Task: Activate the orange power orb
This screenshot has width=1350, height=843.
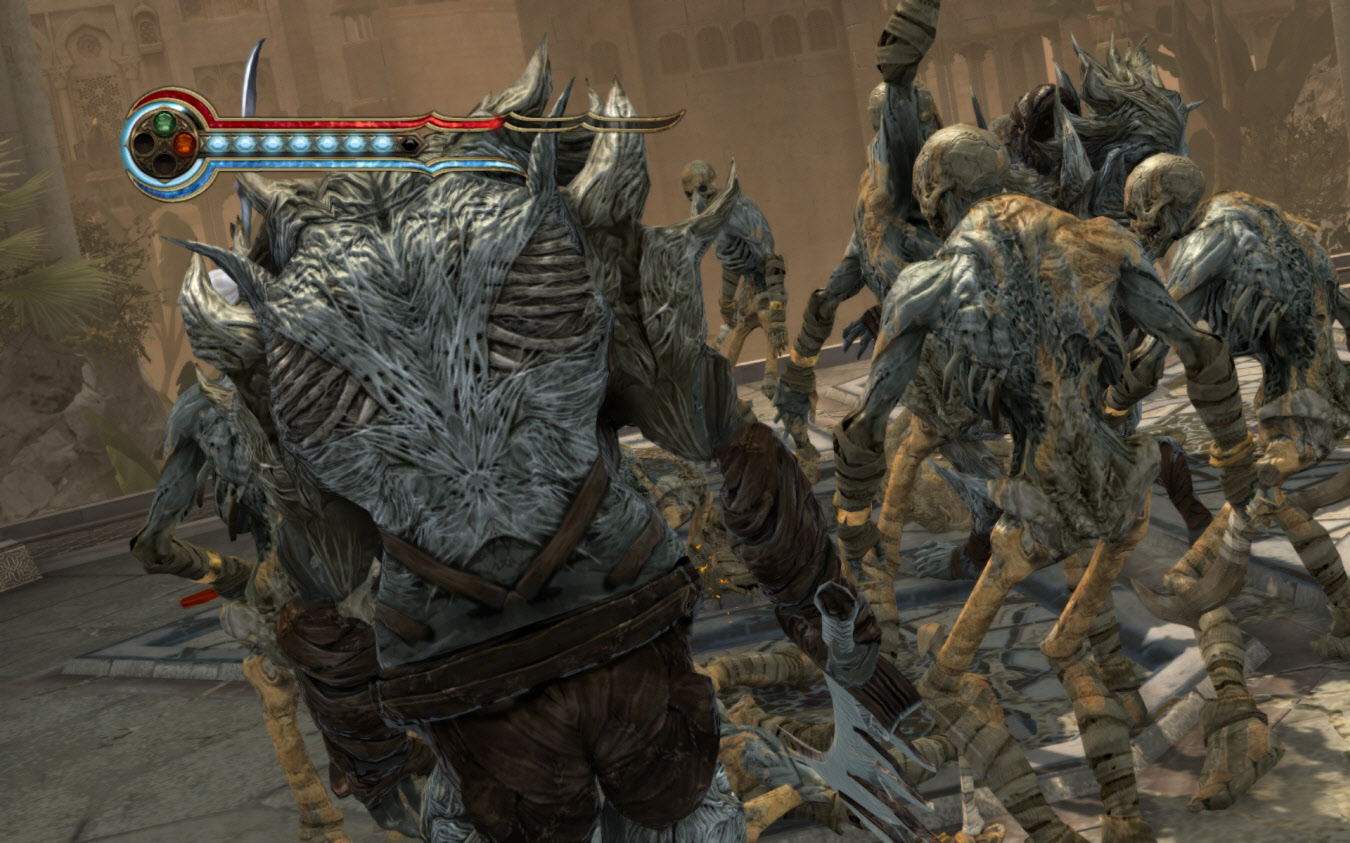Action: coord(184,144)
